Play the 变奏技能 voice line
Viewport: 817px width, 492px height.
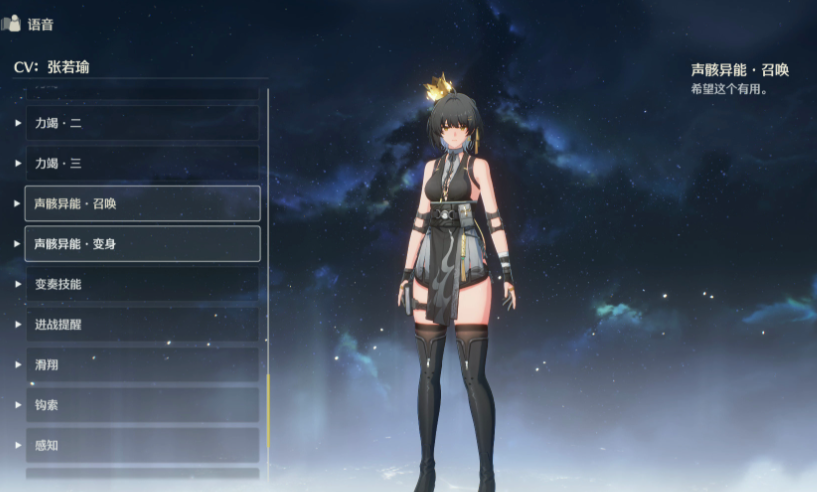coord(141,284)
